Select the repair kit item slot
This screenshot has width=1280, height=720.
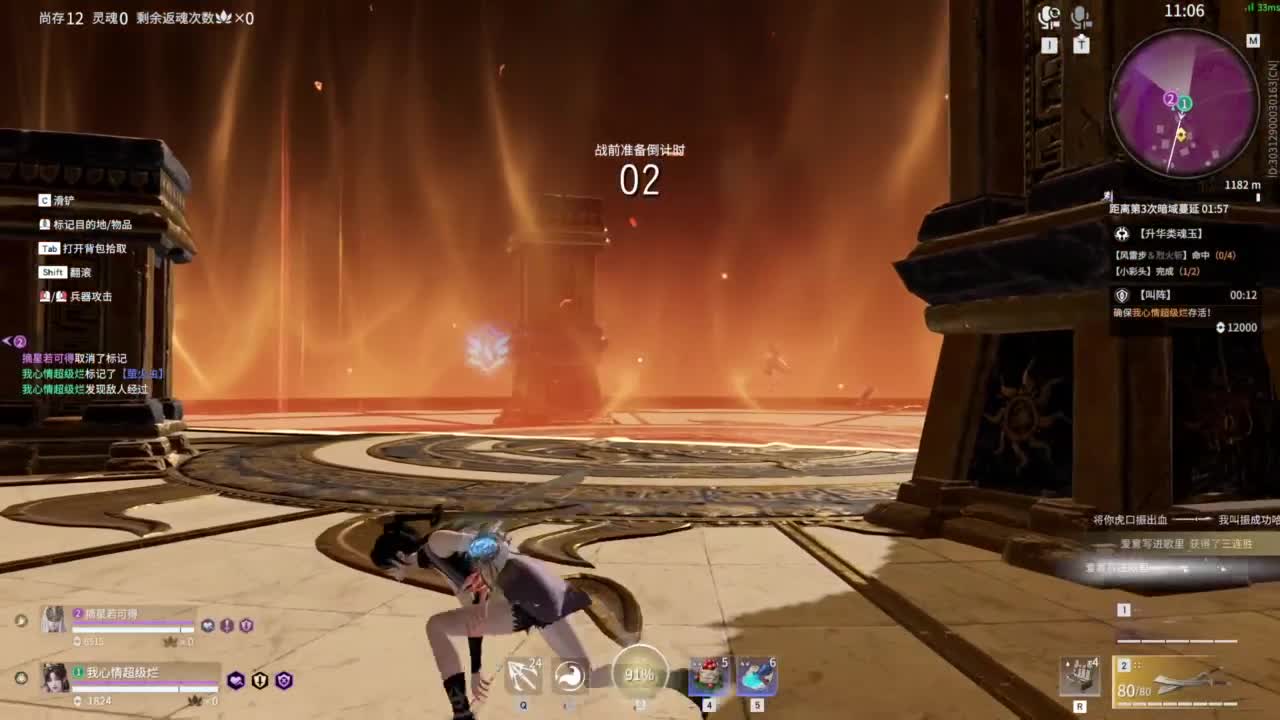click(x=1080, y=676)
